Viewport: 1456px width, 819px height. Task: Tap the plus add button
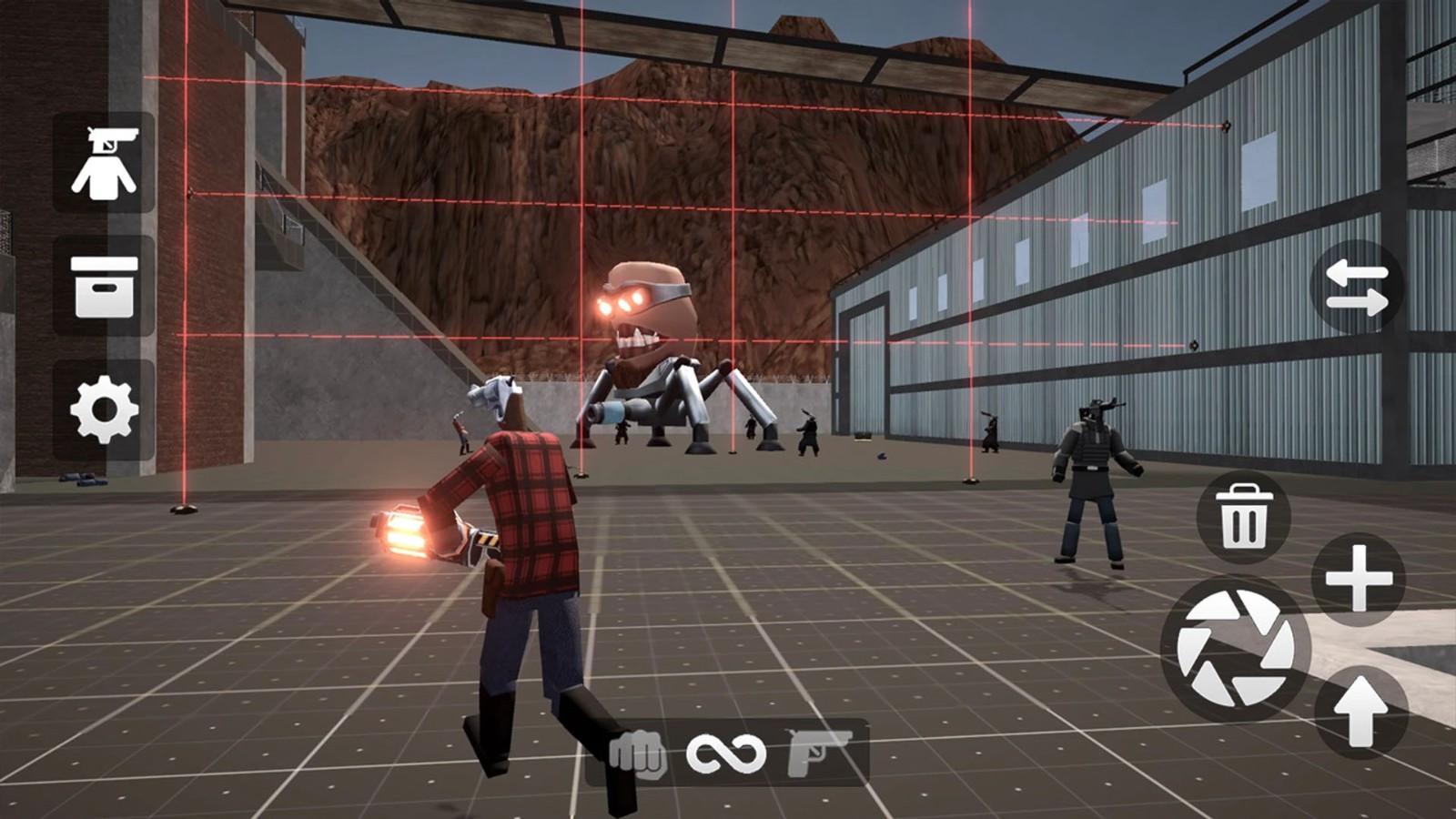1359,580
